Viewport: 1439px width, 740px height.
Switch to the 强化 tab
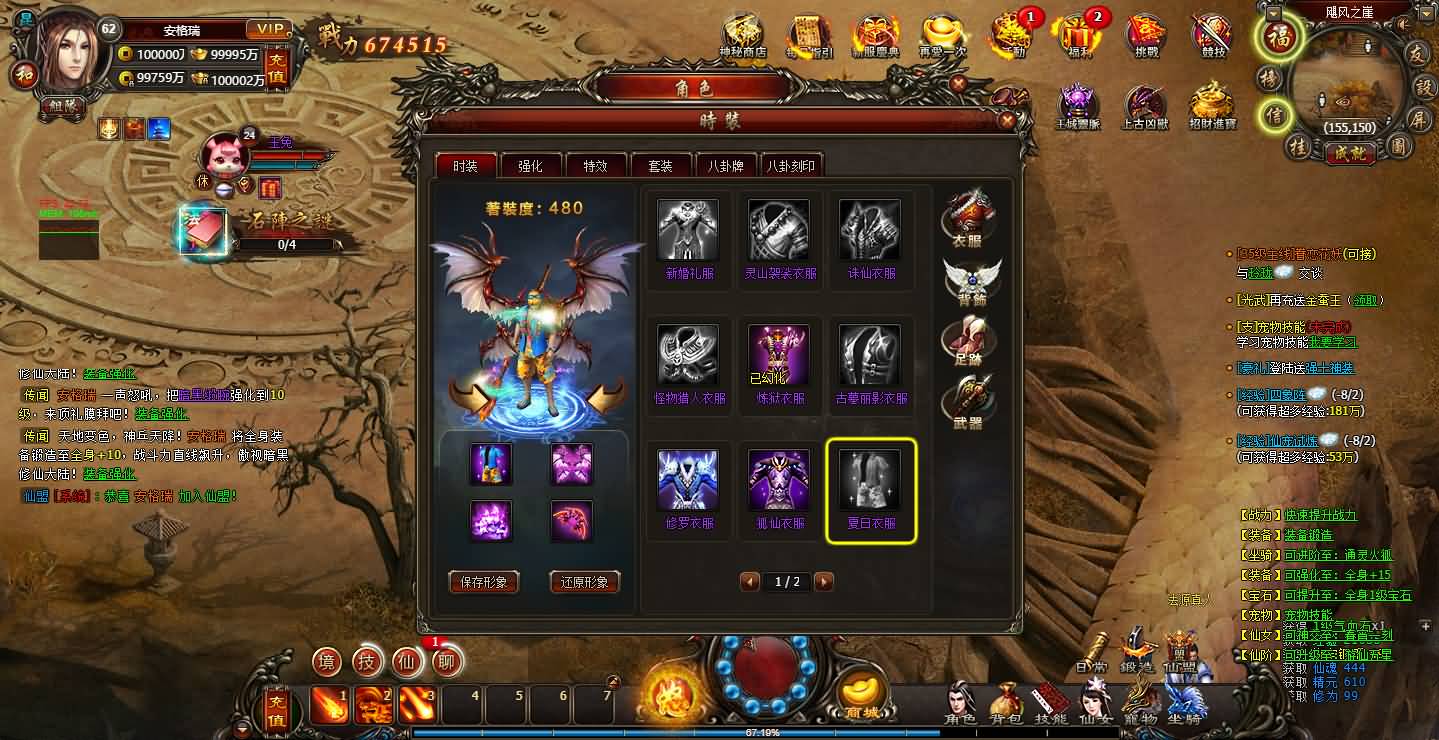coord(532,164)
